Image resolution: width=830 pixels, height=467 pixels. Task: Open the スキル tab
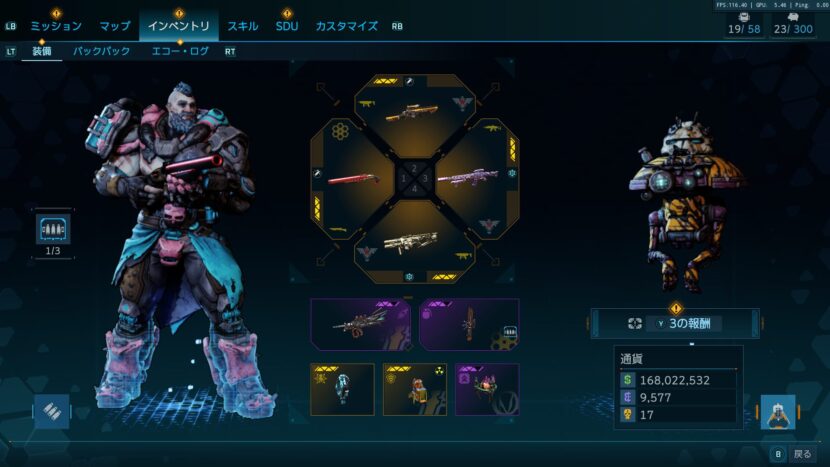(x=243, y=26)
